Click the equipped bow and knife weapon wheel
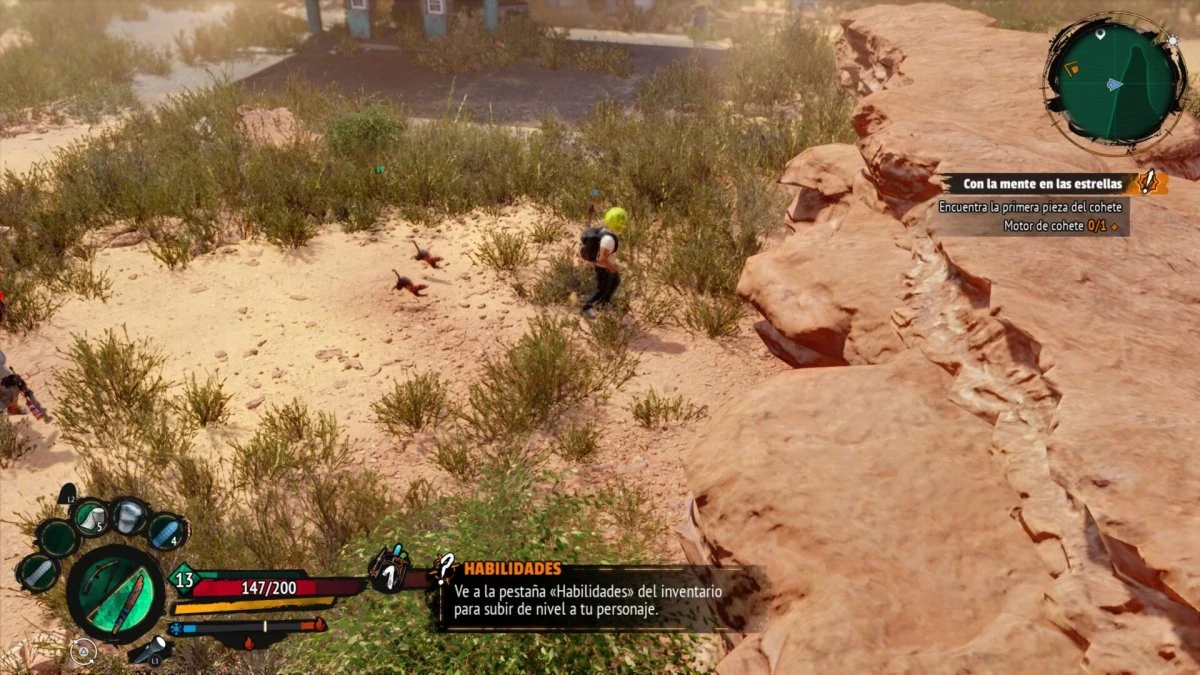Viewport: 1200px width, 675px height. (116, 594)
